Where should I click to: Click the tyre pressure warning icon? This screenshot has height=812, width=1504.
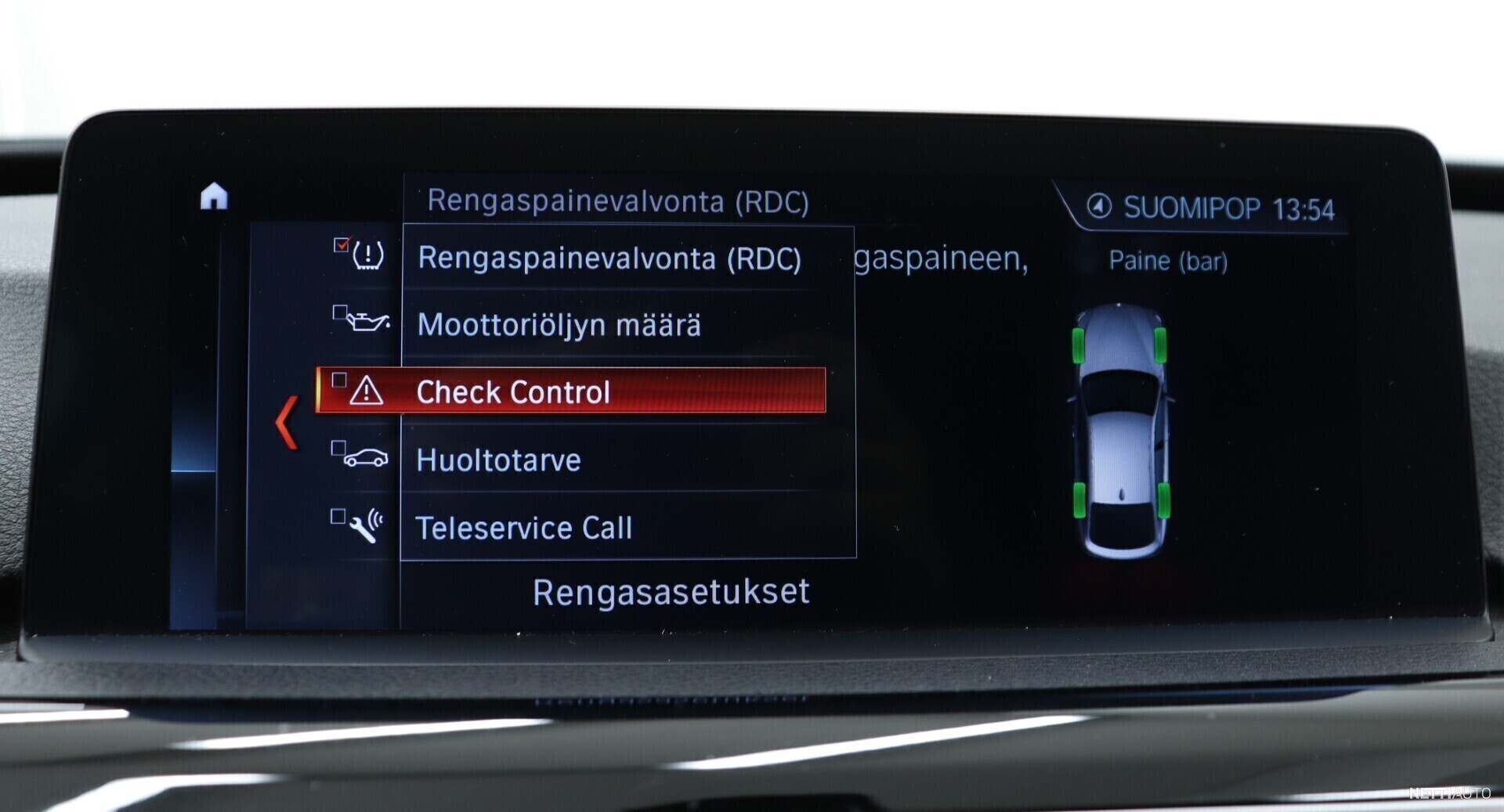tap(367, 255)
